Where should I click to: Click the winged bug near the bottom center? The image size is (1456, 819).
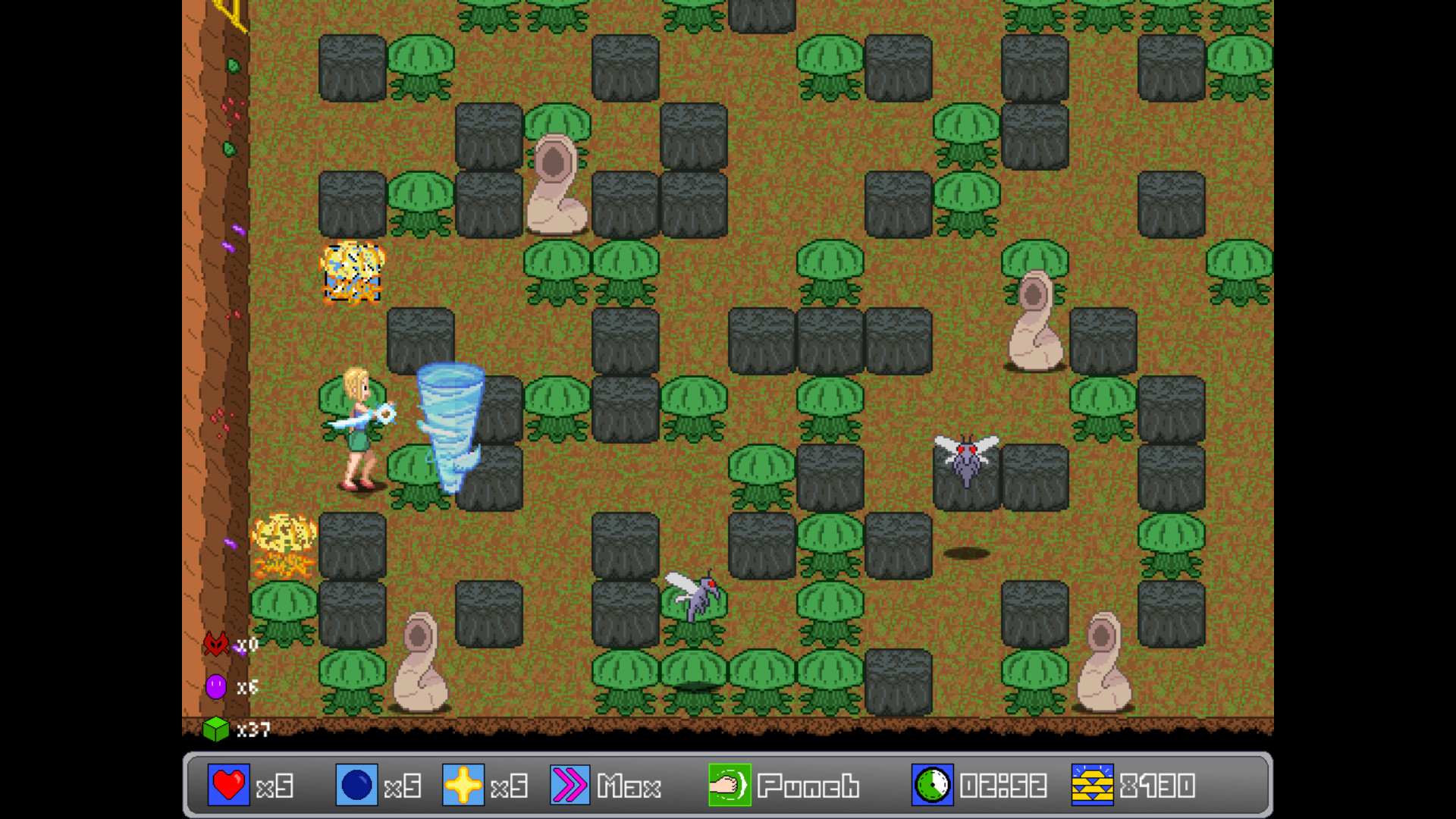tap(695, 595)
